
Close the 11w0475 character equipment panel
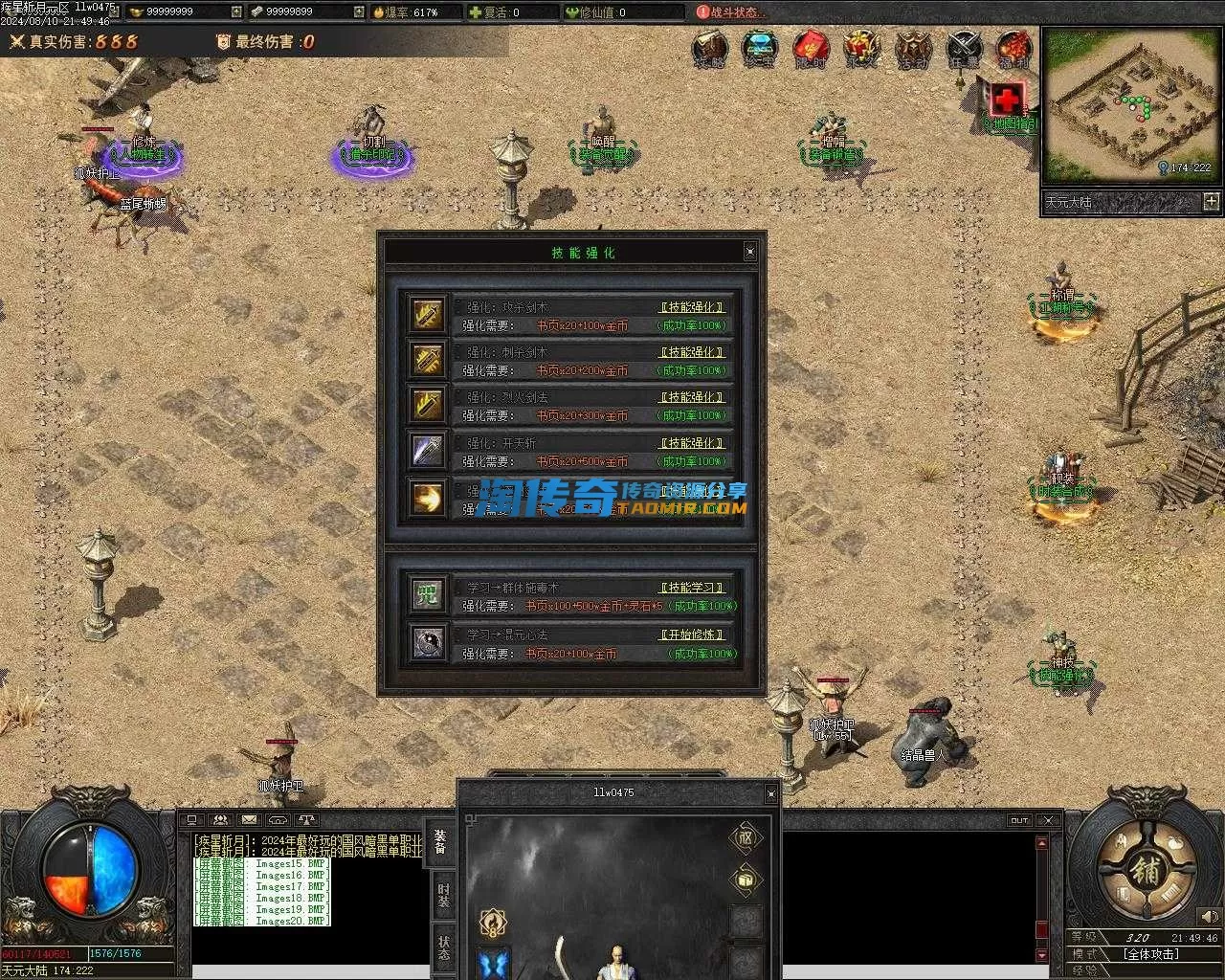[x=770, y=793]
